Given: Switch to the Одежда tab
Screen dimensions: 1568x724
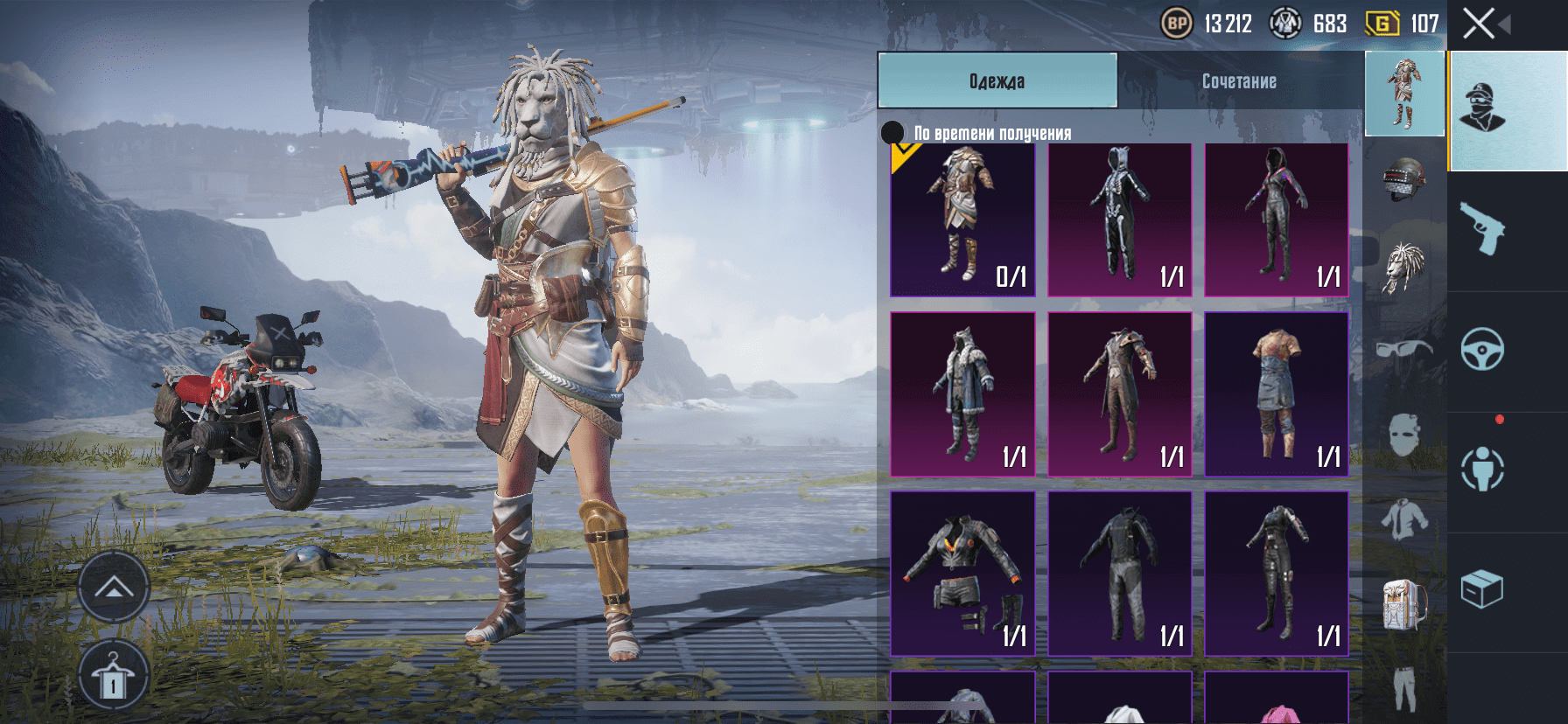Looking at the screenshot, I should point(997,81).
